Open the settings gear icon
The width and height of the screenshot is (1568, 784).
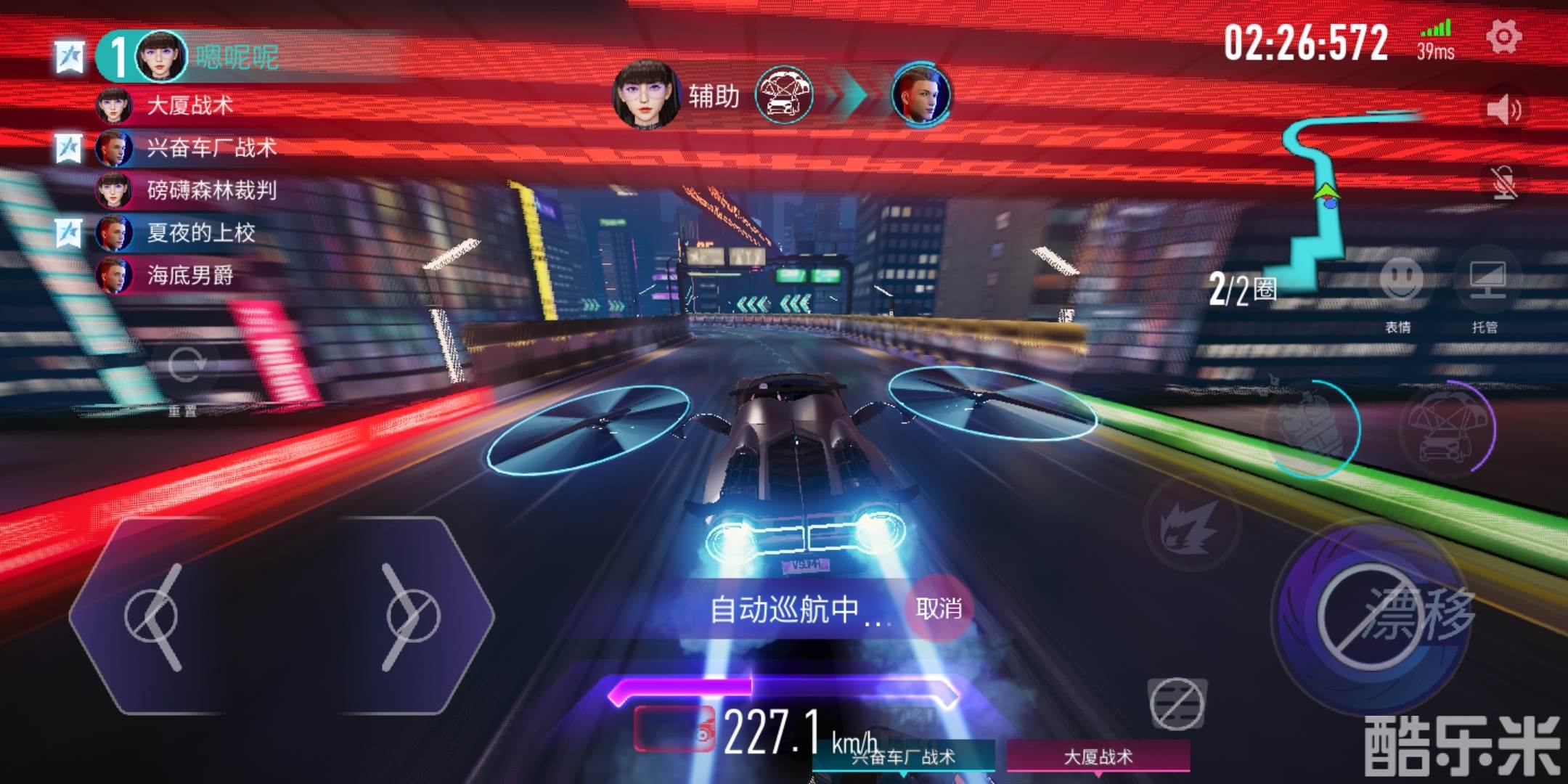[x=1503, y=37]
